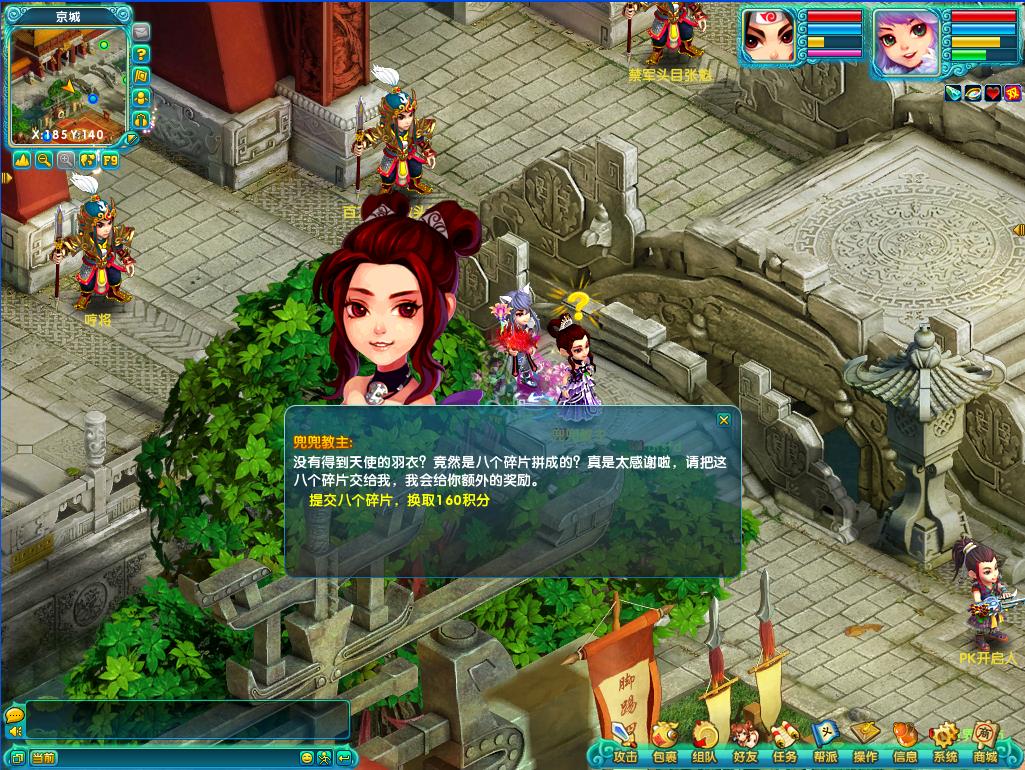Close the dialogue box with the X

[724, 420]
